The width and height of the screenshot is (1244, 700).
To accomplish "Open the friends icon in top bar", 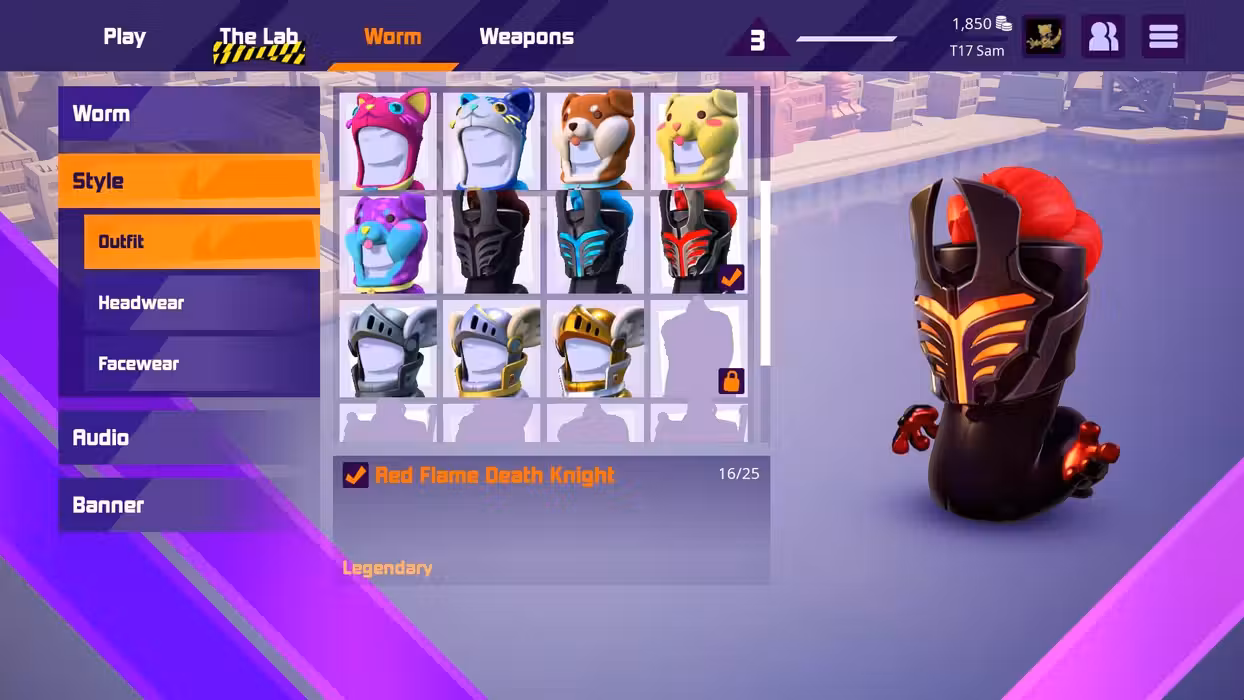I will click(x=1103, y=37).
